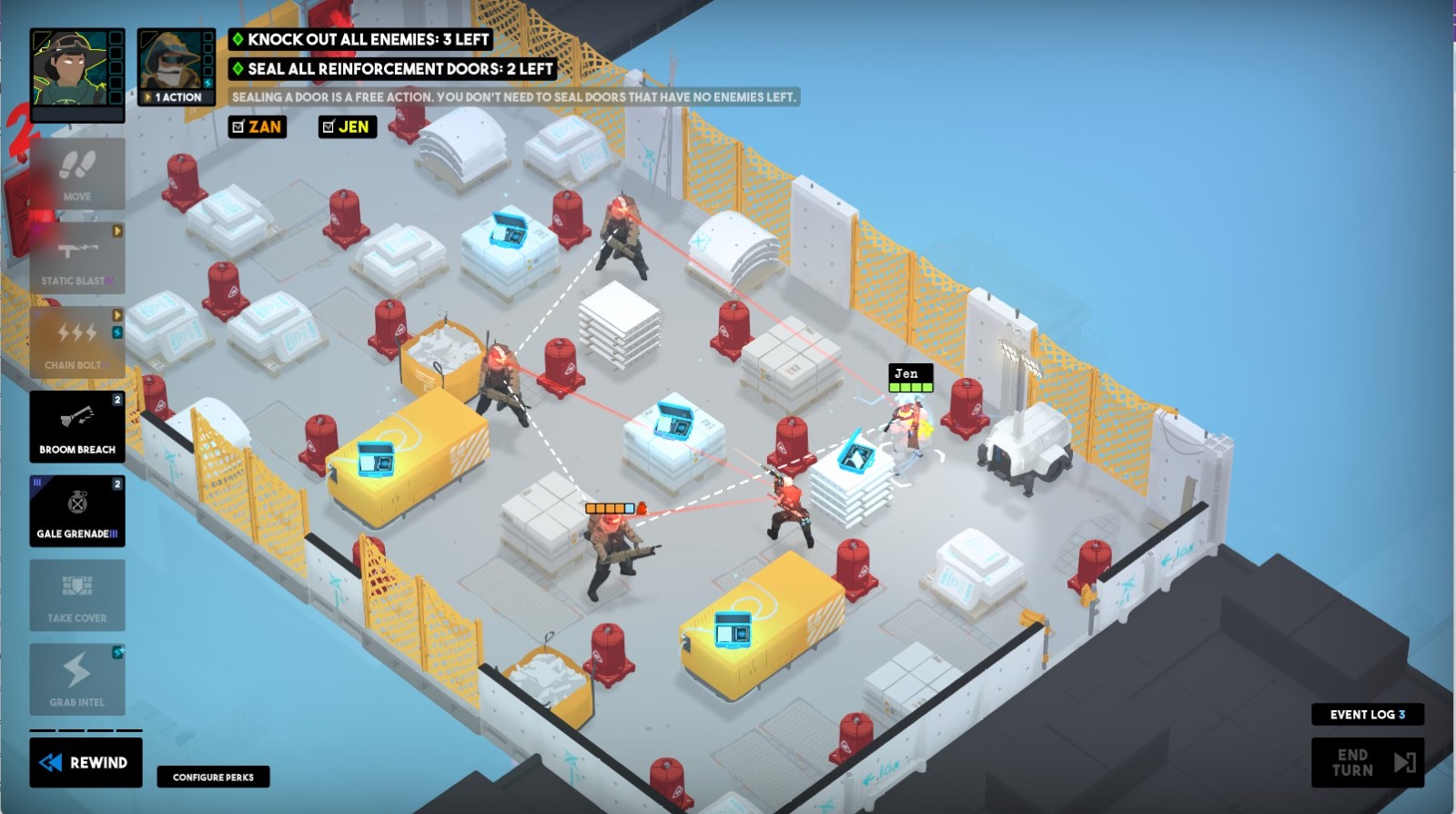
Task: Activate the Take Cover ability
Action: click(x=78, y=595)
